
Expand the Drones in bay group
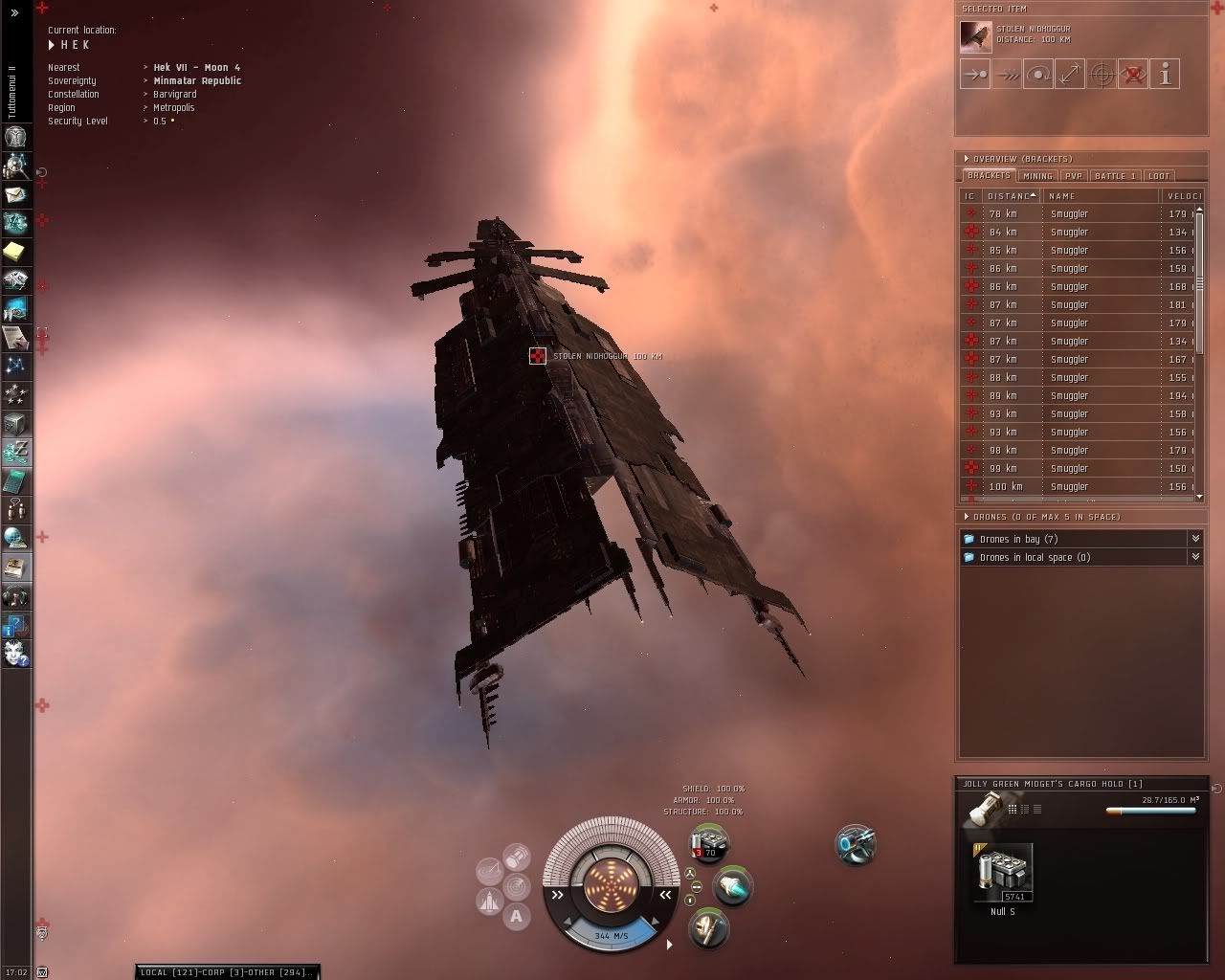tap(1195, 539)
